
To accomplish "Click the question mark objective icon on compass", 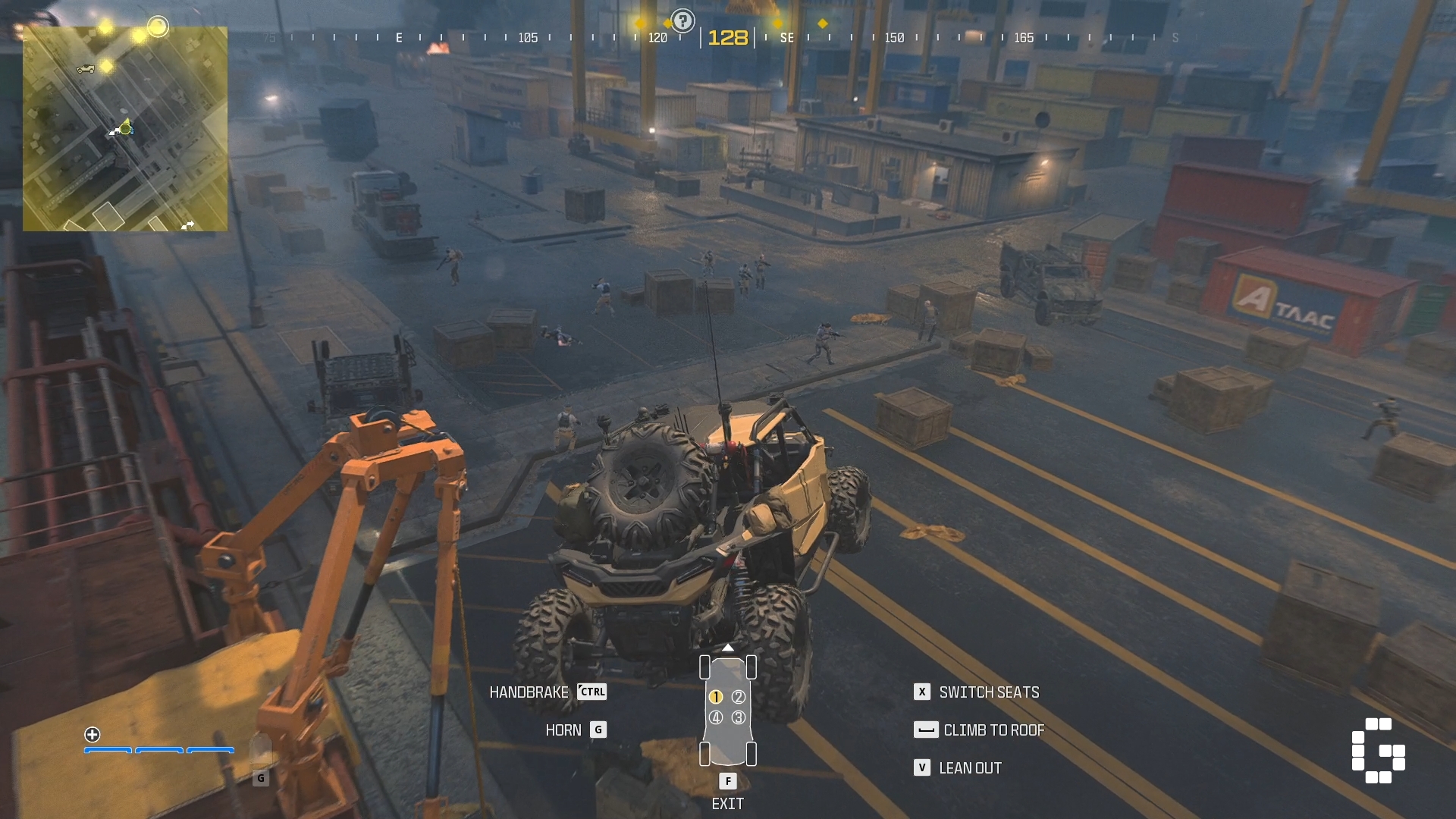I will pos(682,21).
